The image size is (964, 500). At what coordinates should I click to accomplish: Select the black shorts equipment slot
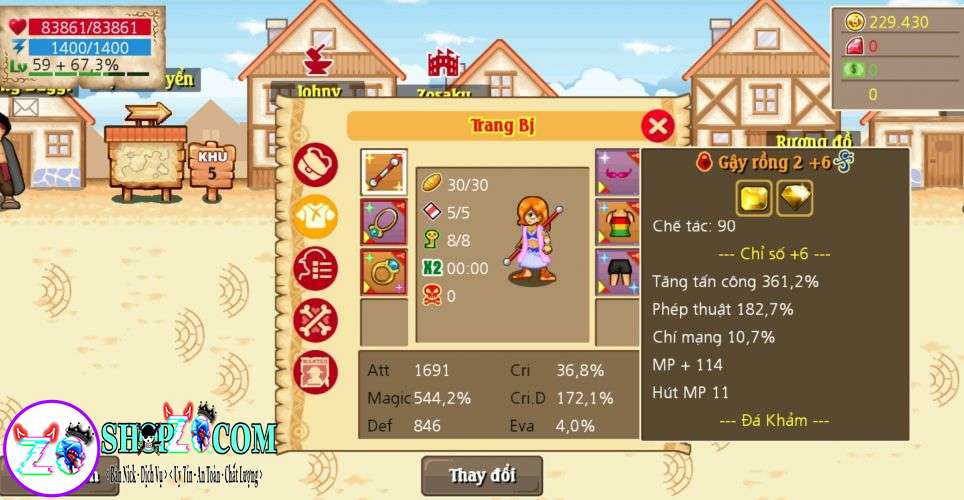pyautogui.click(x=617, y=272)
